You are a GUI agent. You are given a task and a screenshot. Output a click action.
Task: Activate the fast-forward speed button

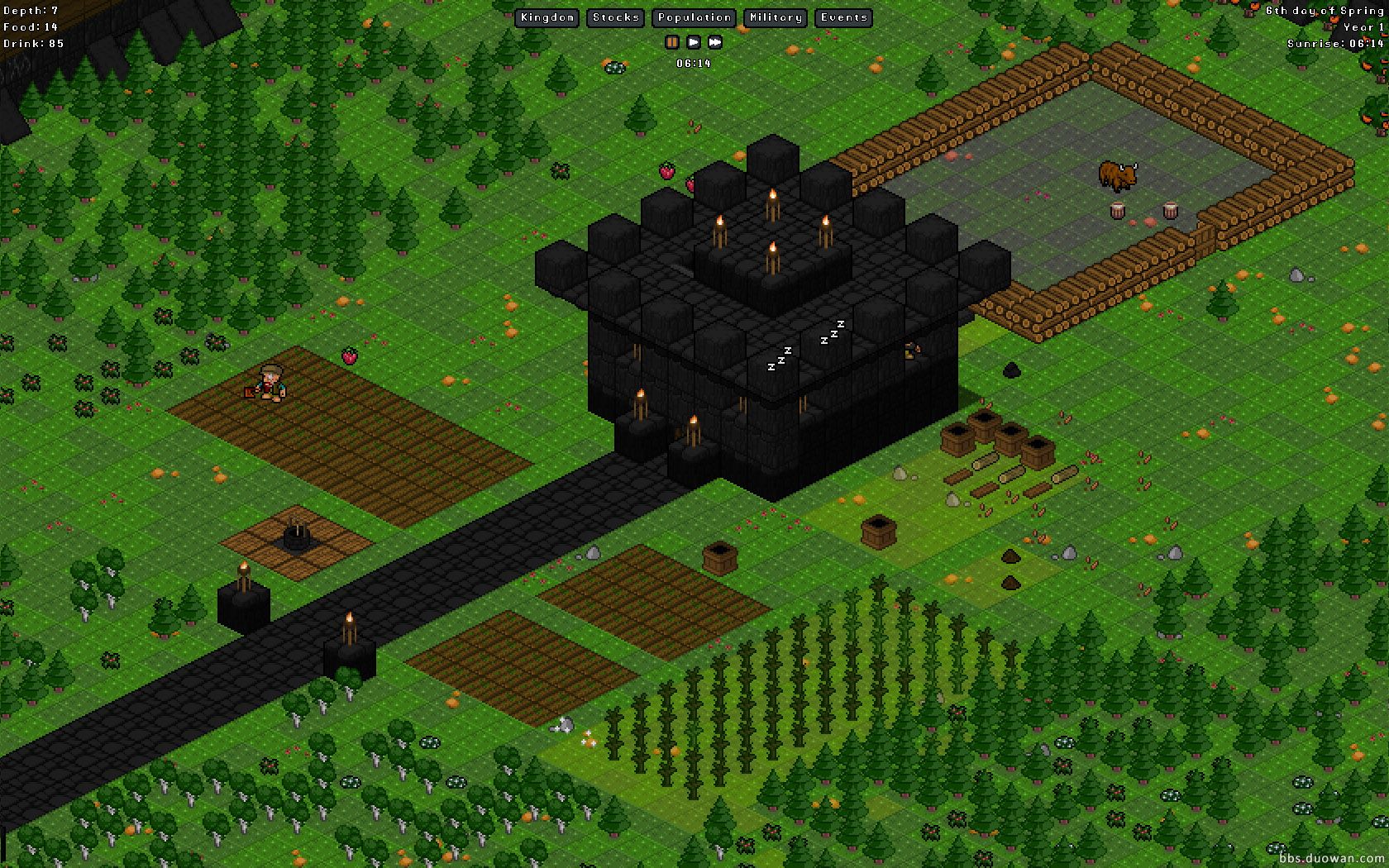pyautogui.click(x=715, y=42)
